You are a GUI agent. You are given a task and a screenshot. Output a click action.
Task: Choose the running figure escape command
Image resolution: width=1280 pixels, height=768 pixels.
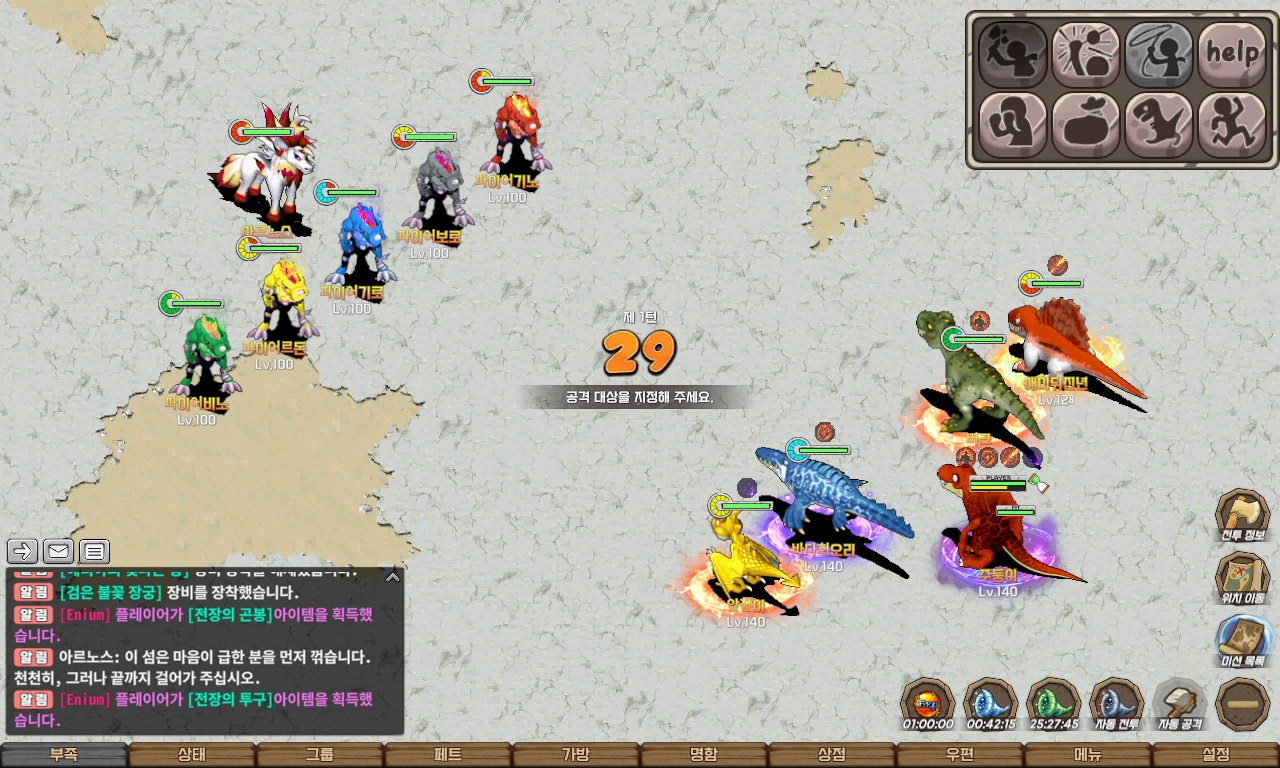pyautogui.click(x=1233, y=125)
